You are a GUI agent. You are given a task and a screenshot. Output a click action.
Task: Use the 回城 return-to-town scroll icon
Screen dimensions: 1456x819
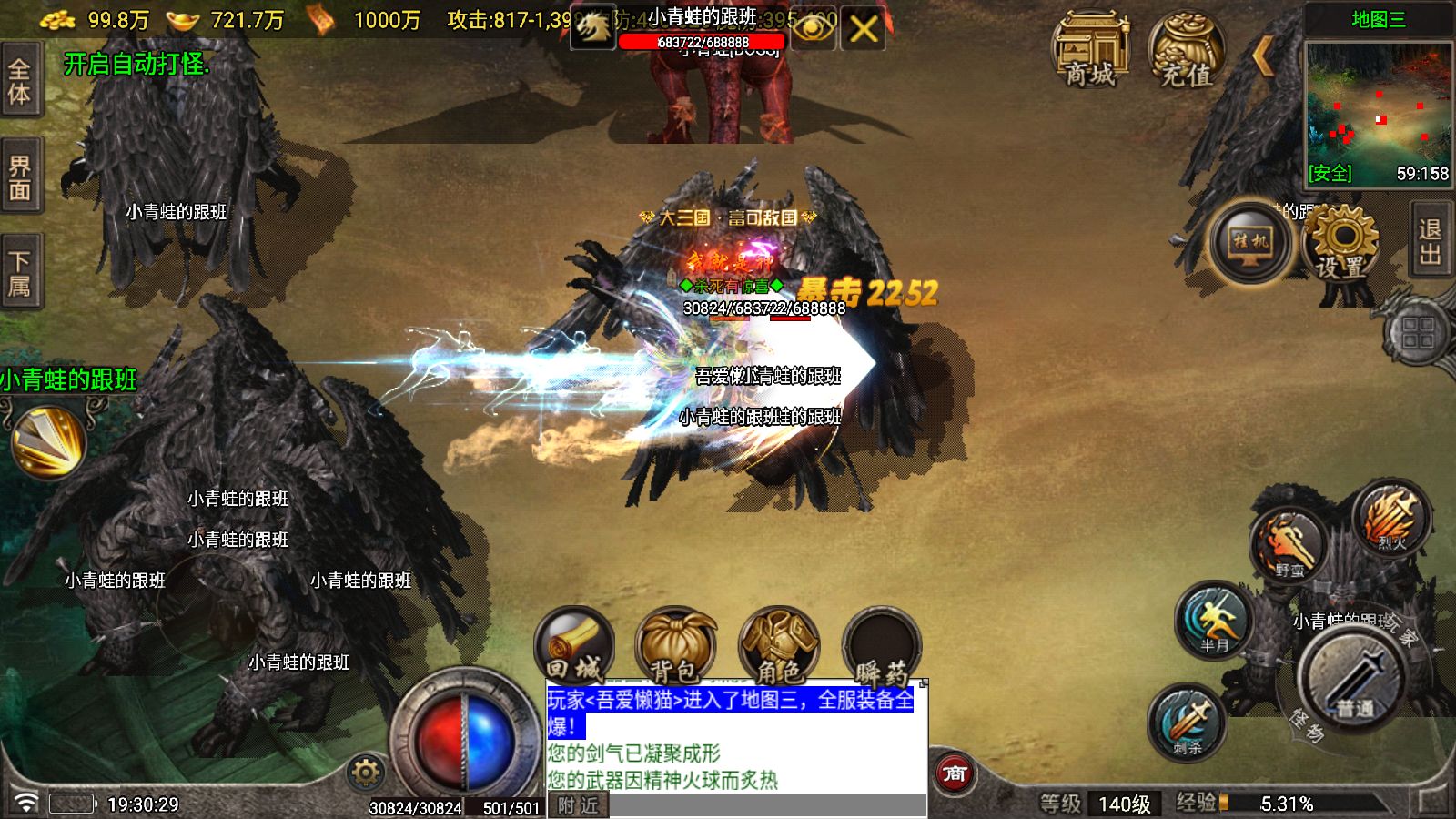(576, 646)
